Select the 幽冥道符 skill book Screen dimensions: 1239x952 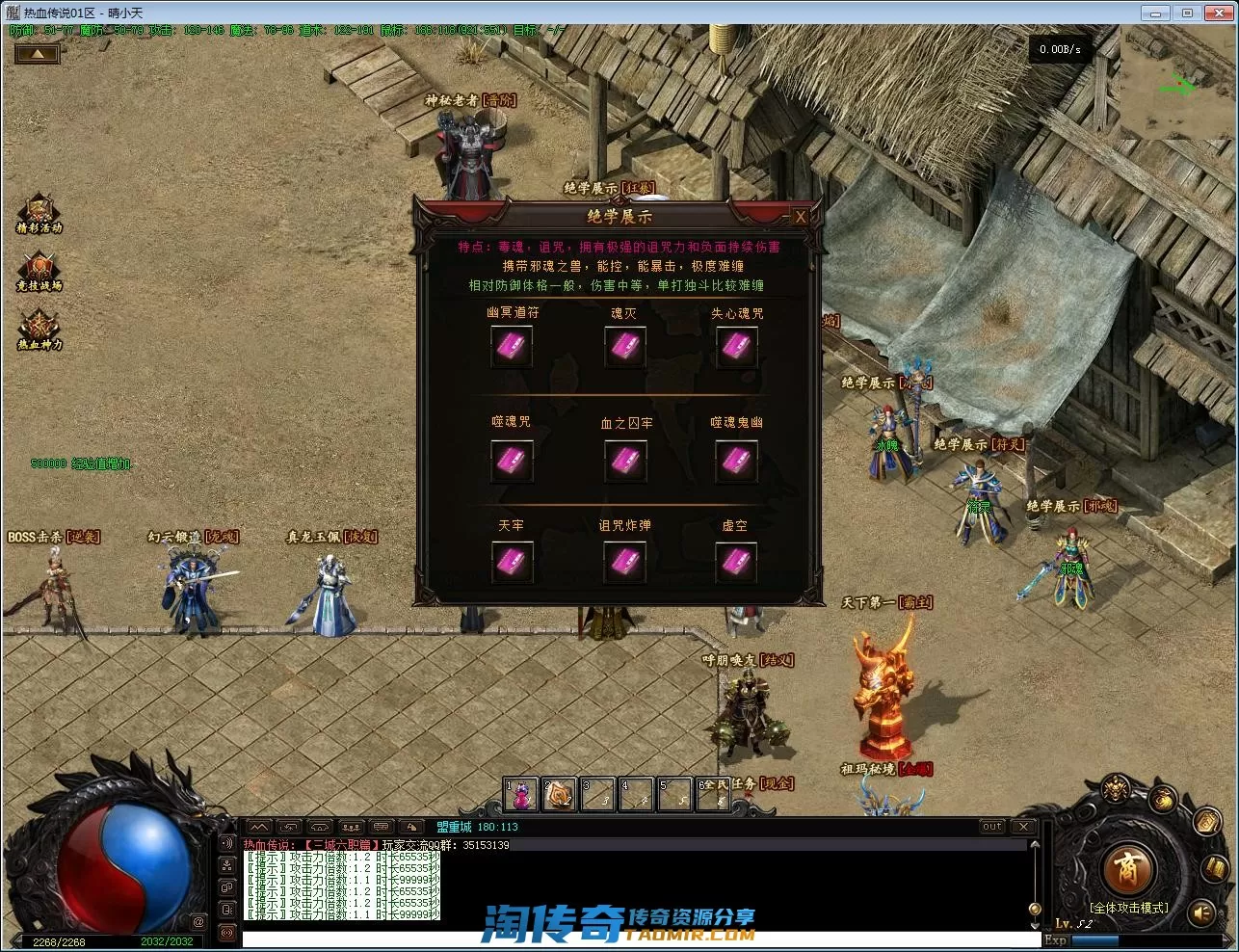pos(512,347)
